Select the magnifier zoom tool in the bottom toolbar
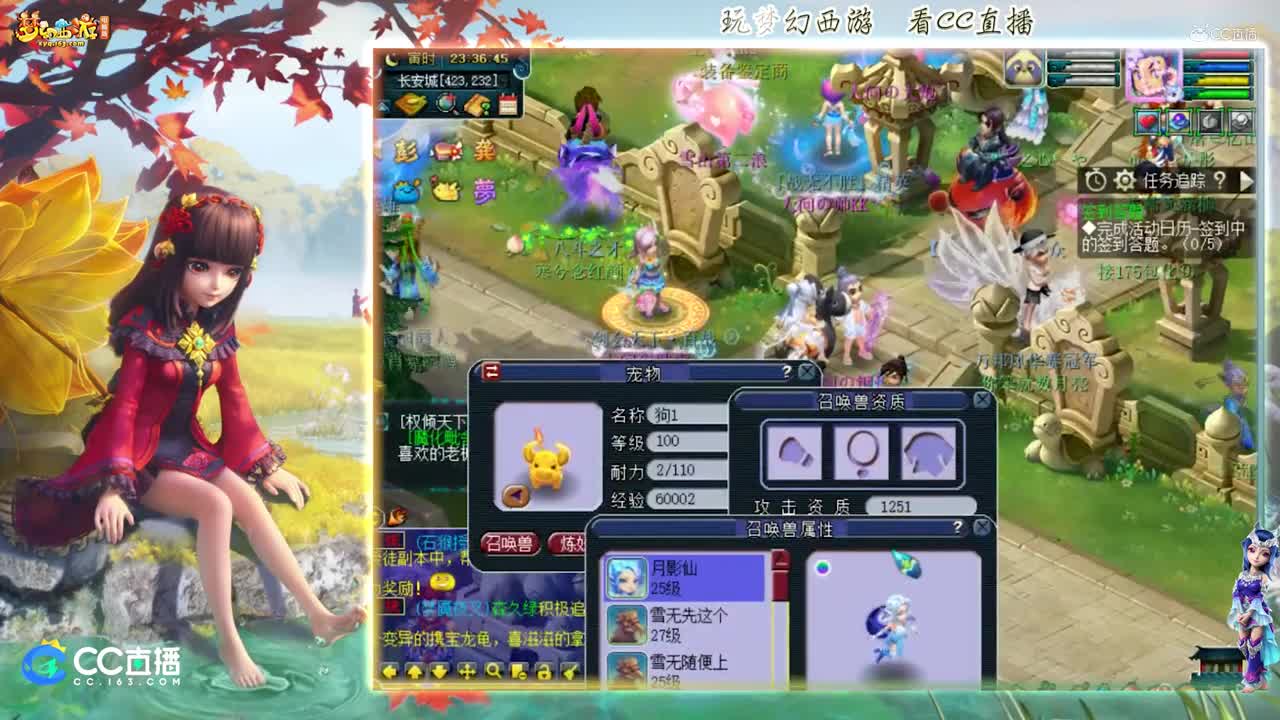Image resolution: width=1280 pixels, height=720 pixels. click(x=494, y=673)
